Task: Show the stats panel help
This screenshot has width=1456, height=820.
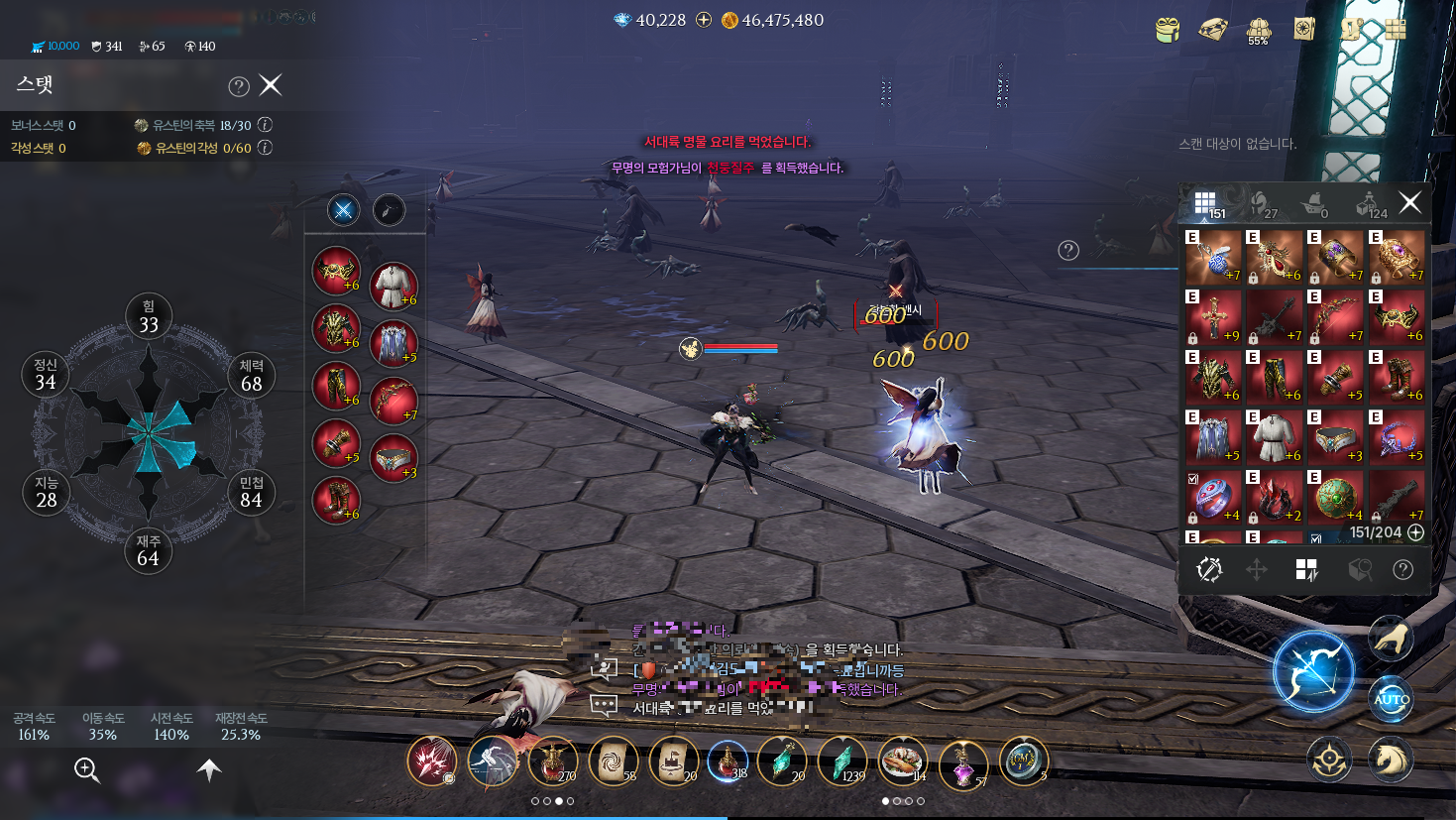Action: pyautogui.click(x=239, y=86)
